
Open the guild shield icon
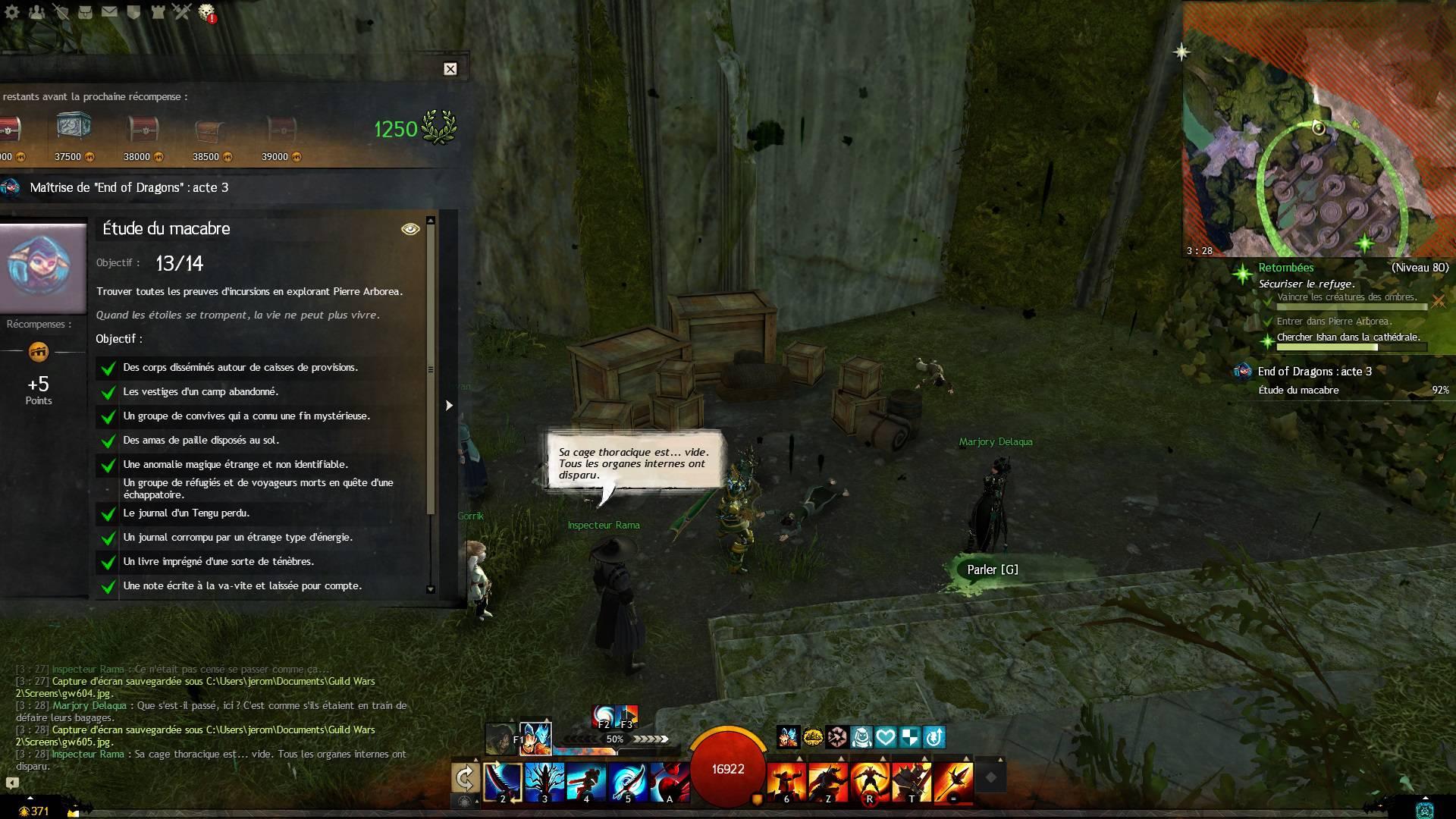point(133,11)
